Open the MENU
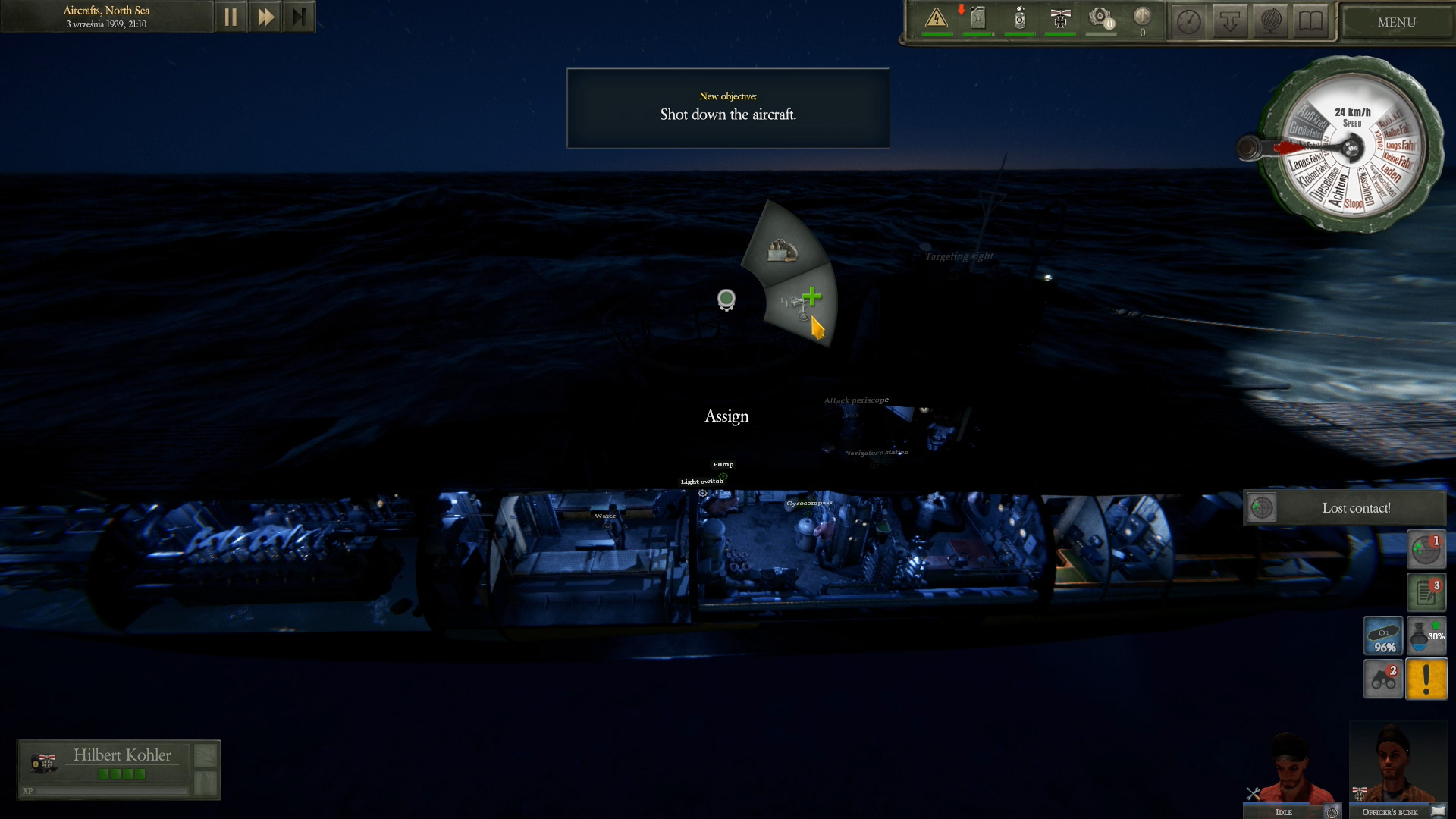This screenshot has height=819, width=1456. click(1395, 22)
